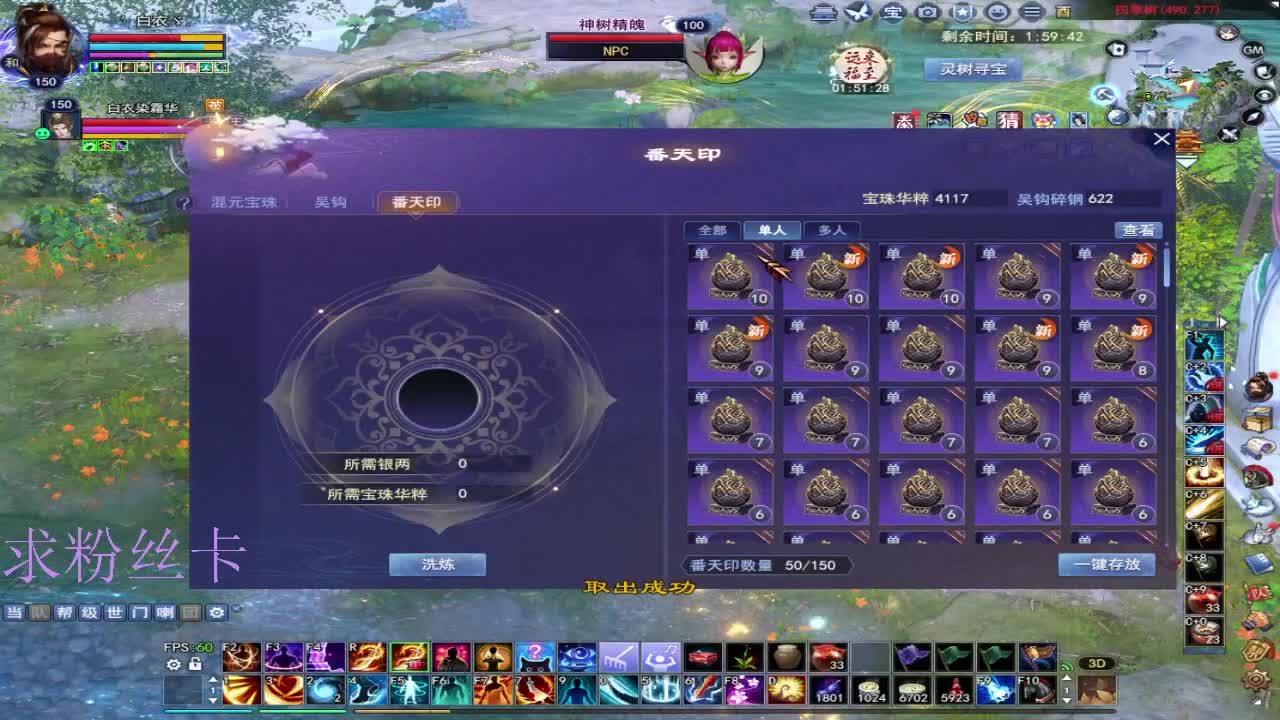The width and height of the screenshot is (1280, 720).
Task: Click the 洗炼 refine button
Action: (437, 564)
